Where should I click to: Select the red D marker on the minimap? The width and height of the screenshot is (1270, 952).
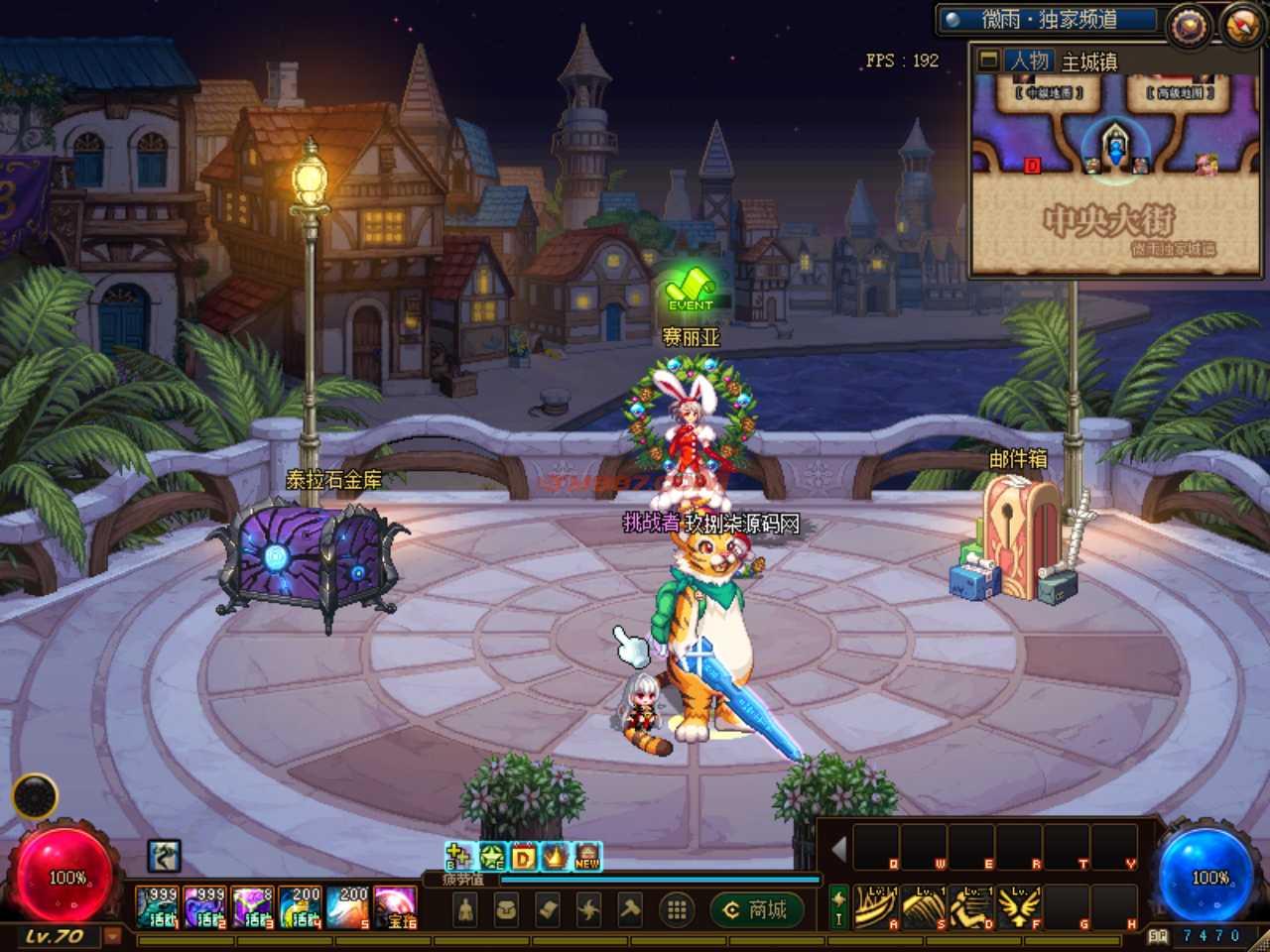coord(1032,165)
